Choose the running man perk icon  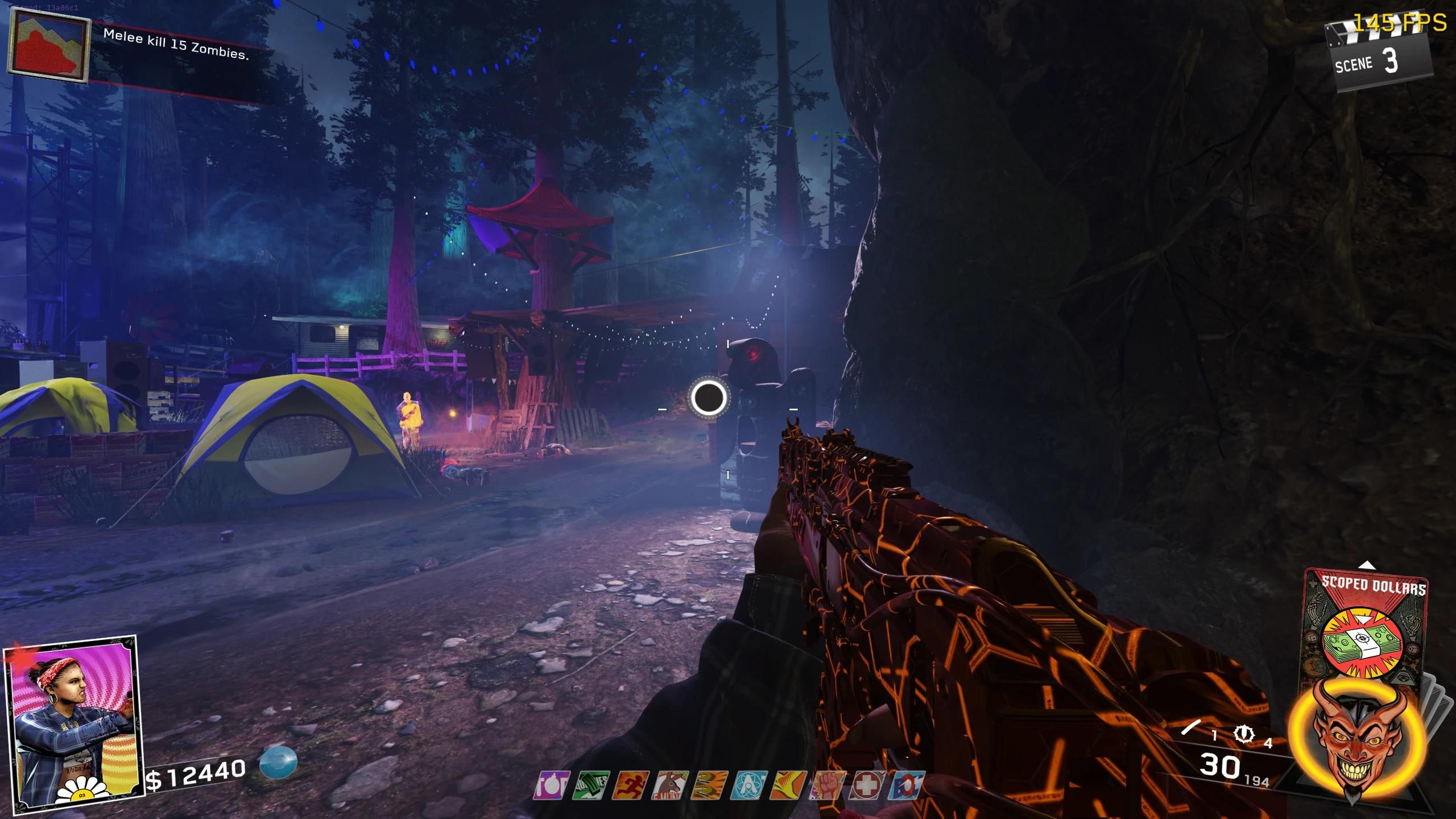click(x=630, y=785)
